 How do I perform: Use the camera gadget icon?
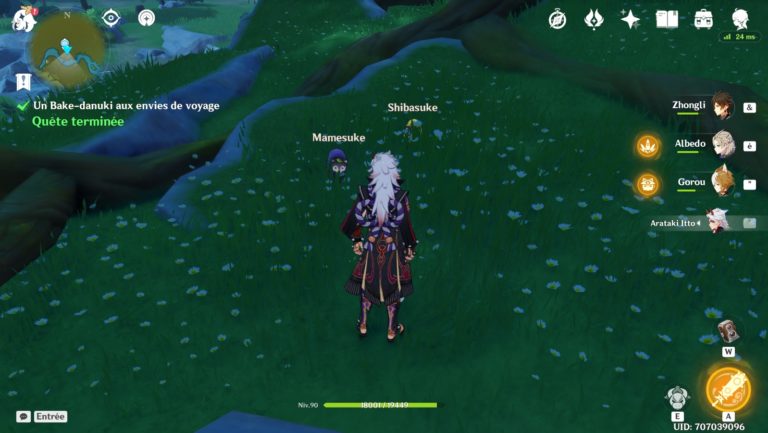[x=728, y=331]
